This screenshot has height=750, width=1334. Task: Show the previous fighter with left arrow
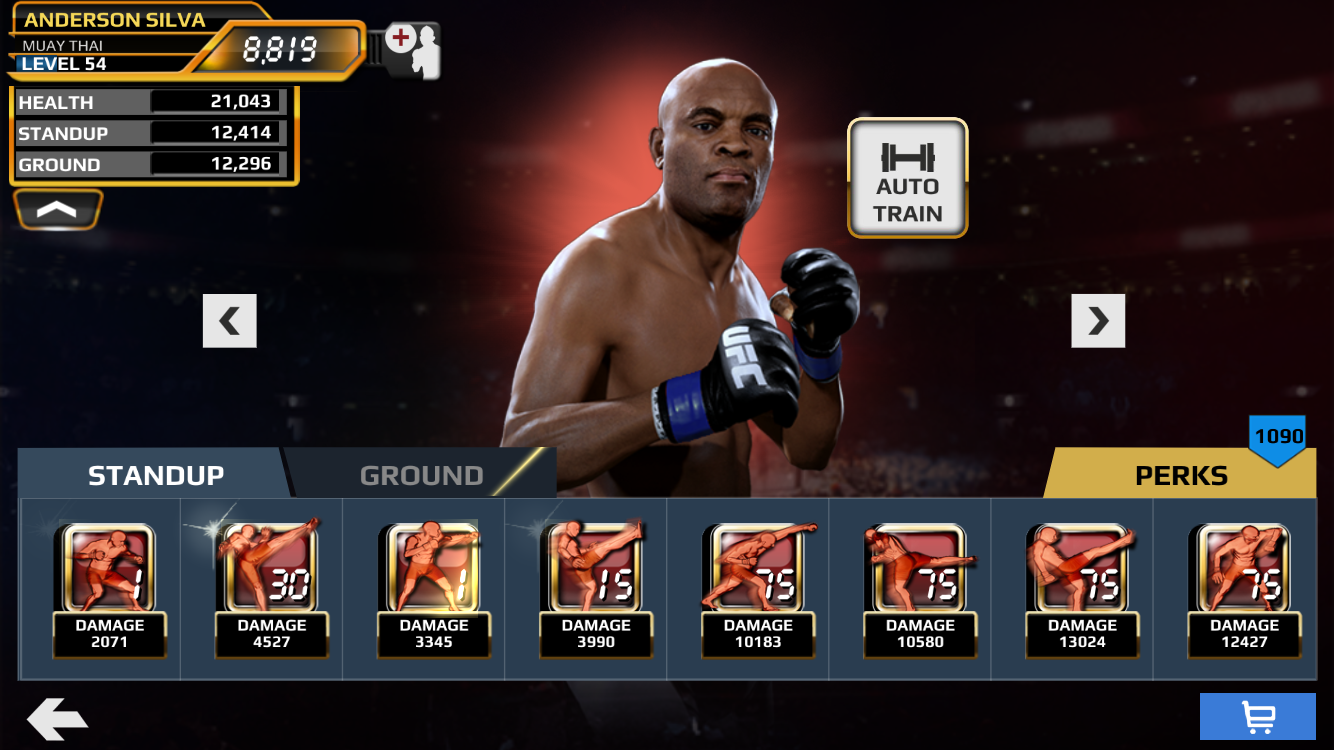[x=230, y=321]
